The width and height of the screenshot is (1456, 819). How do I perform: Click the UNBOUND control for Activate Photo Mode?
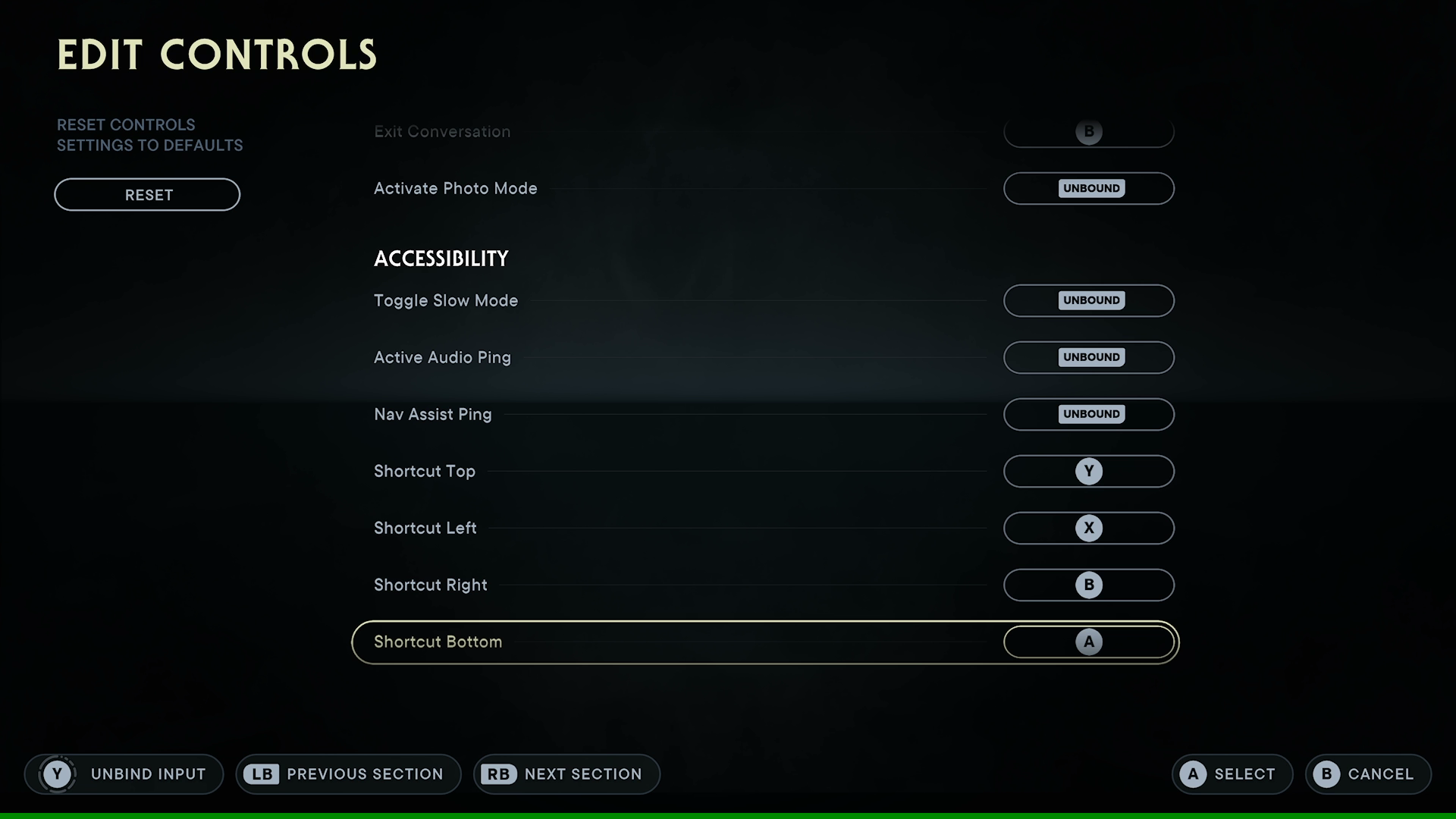tap(1089, 188)
